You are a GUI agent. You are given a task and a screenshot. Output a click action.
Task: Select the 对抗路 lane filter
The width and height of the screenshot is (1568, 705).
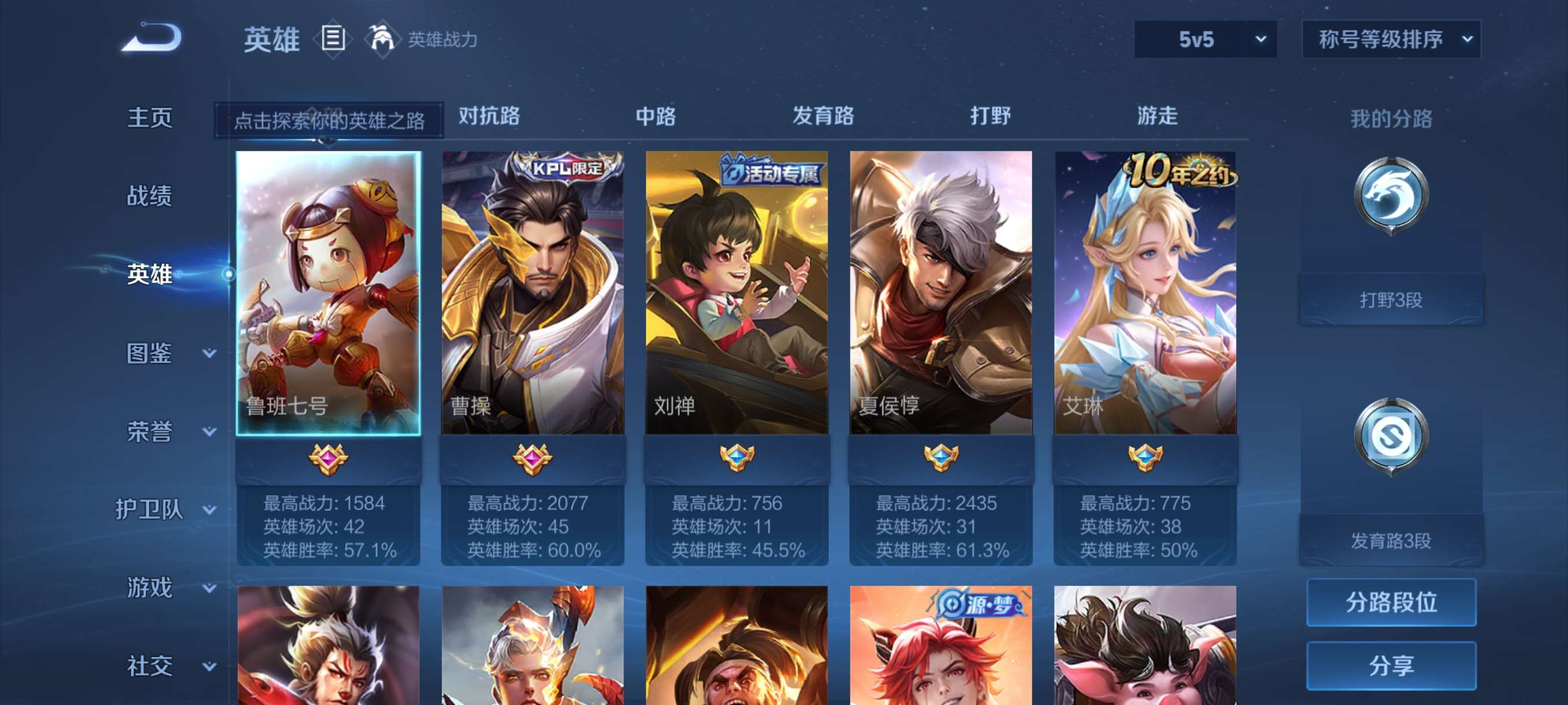(489, 116)
